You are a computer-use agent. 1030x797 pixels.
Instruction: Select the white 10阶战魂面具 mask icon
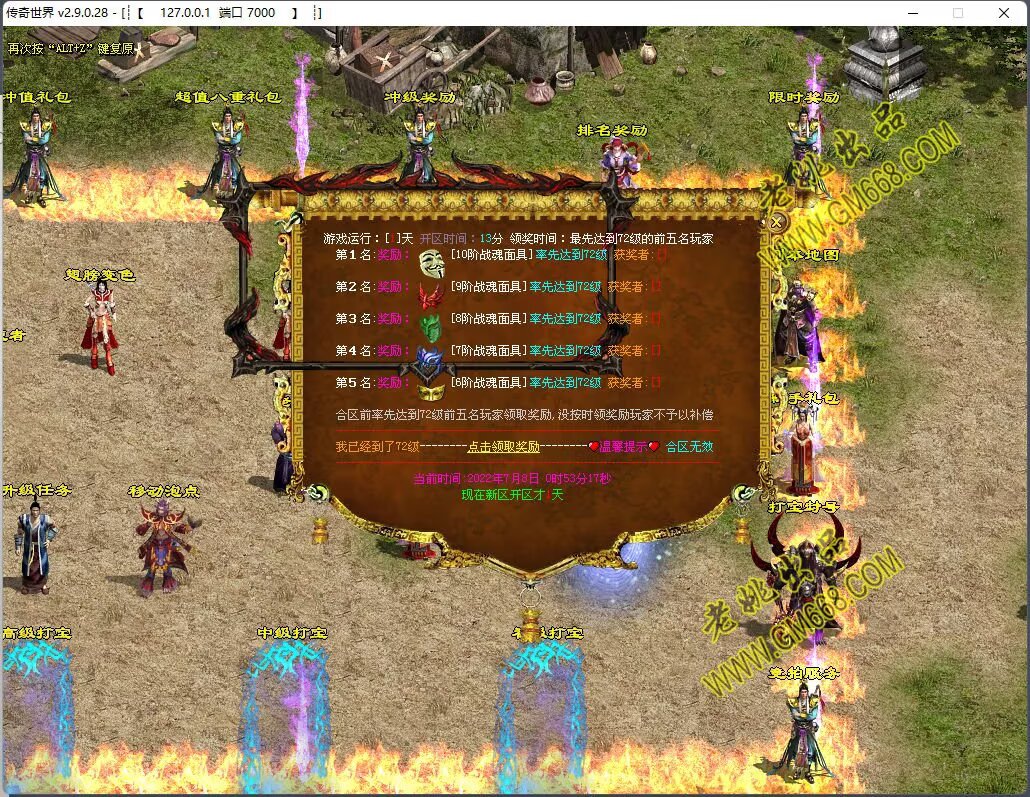[431, 263]
